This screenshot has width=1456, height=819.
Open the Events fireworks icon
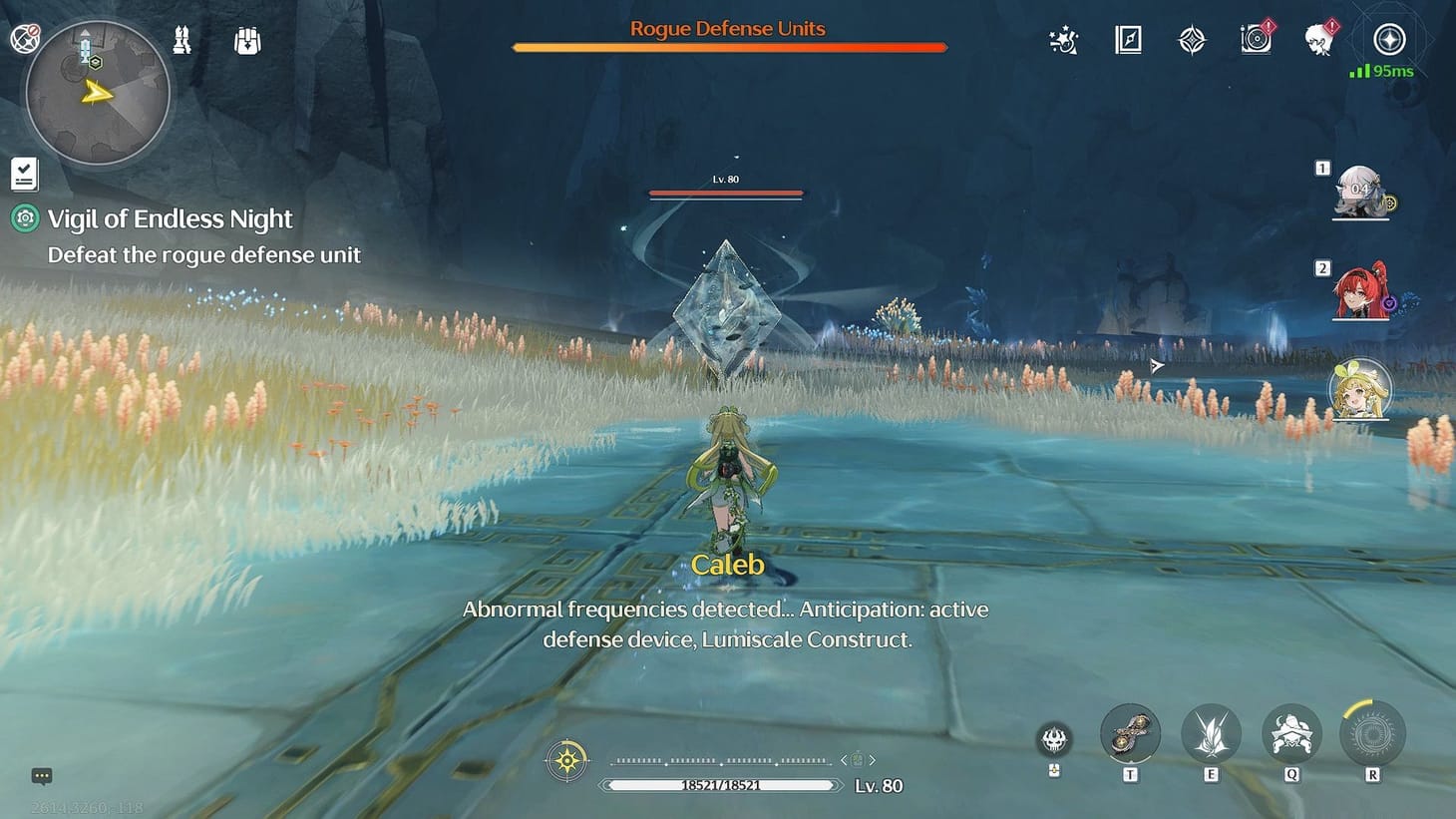[x=1062, y=40]
